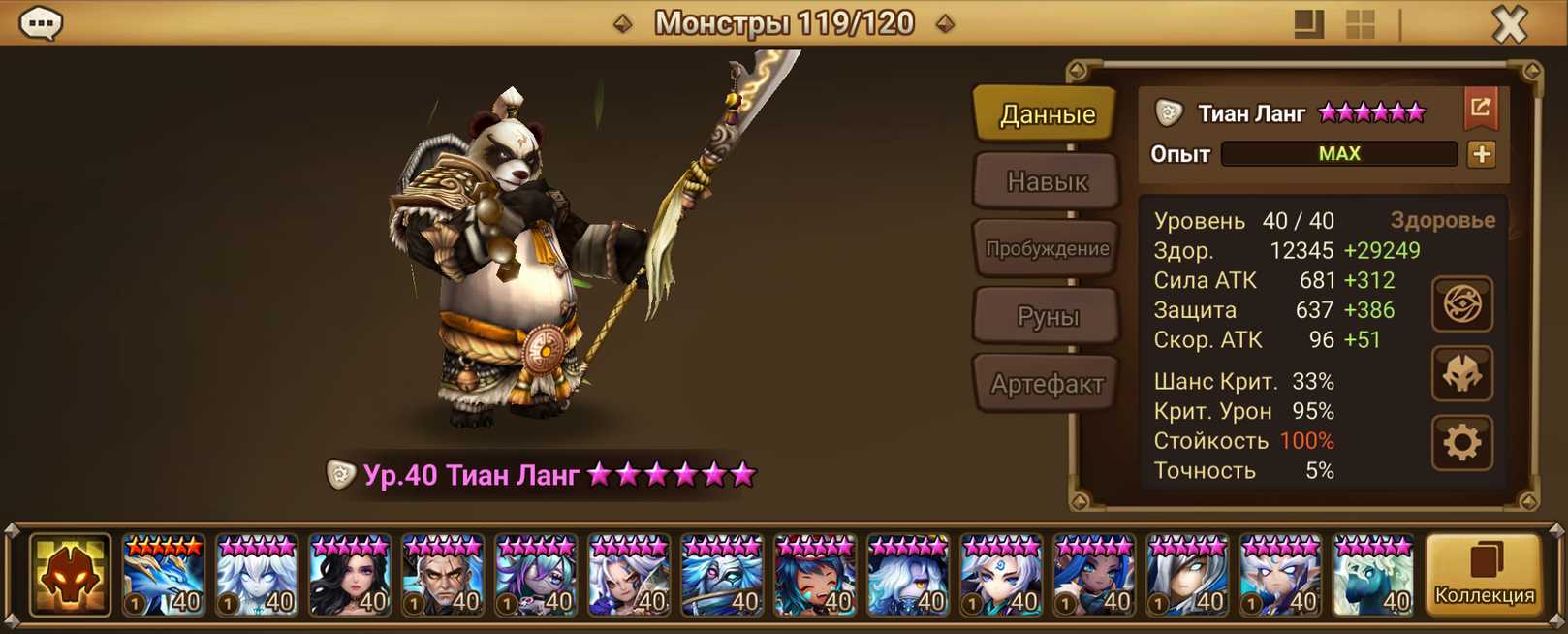Viewport: 1568px width, 634px height.
Task: Click the diamond arrow left of Монстры title
Action: click(623, 23)
